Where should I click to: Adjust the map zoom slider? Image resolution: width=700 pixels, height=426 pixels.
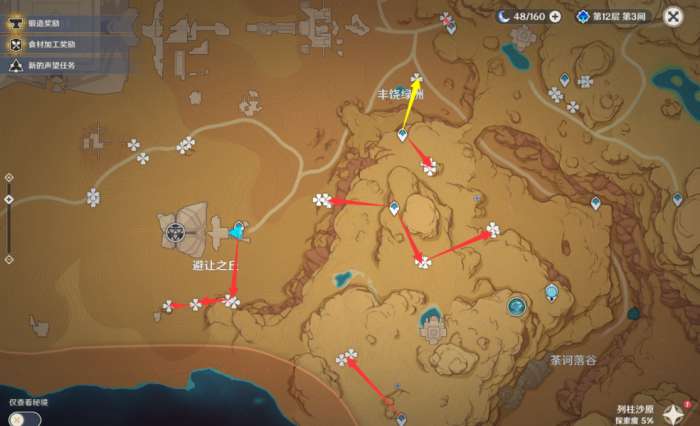pos(9,199)
